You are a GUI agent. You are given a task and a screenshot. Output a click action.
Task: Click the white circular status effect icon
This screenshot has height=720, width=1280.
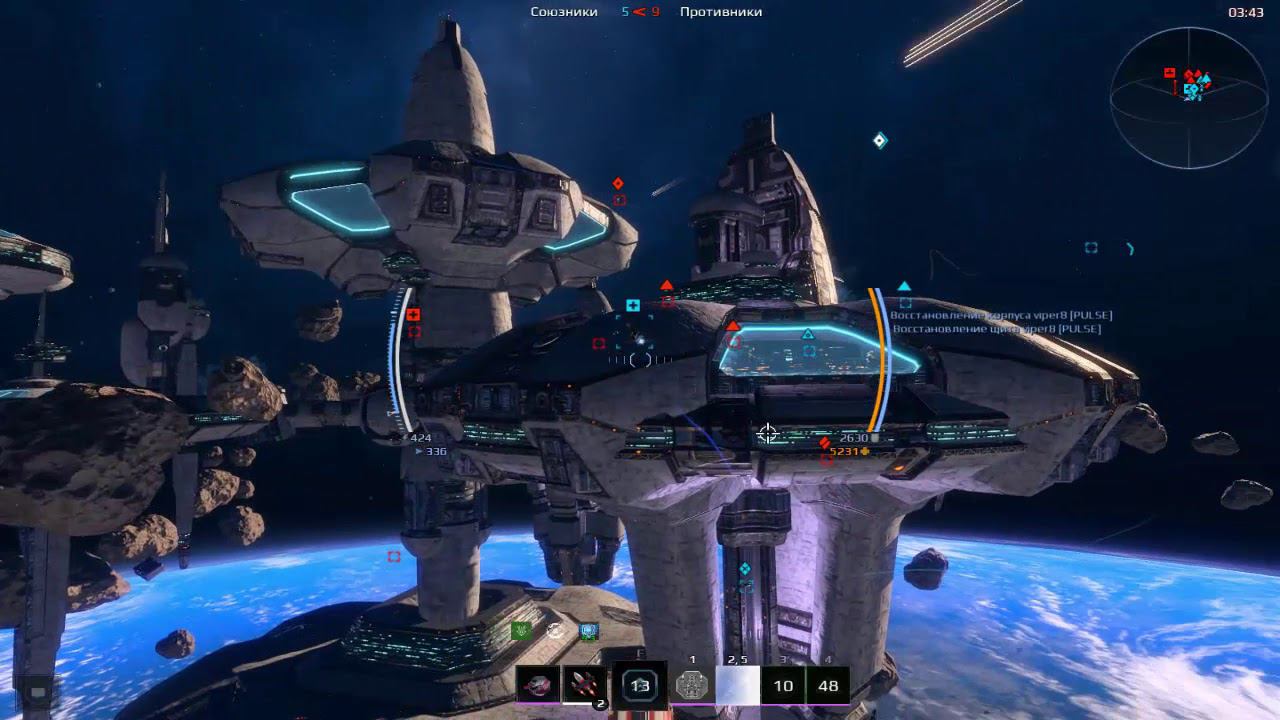(x=555, y=631)
